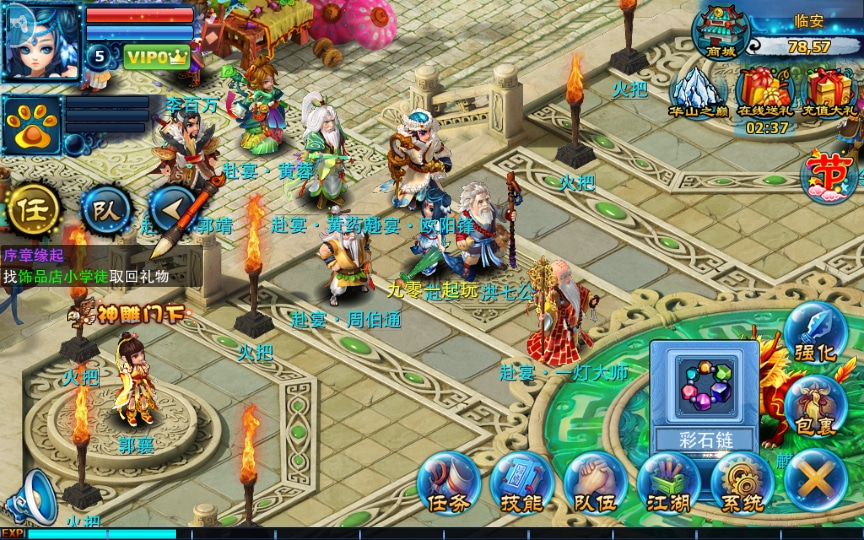864x540 pixels.
Task: Open the 系统 system settings
Action: pyautogui.click(x=741, y=484)
